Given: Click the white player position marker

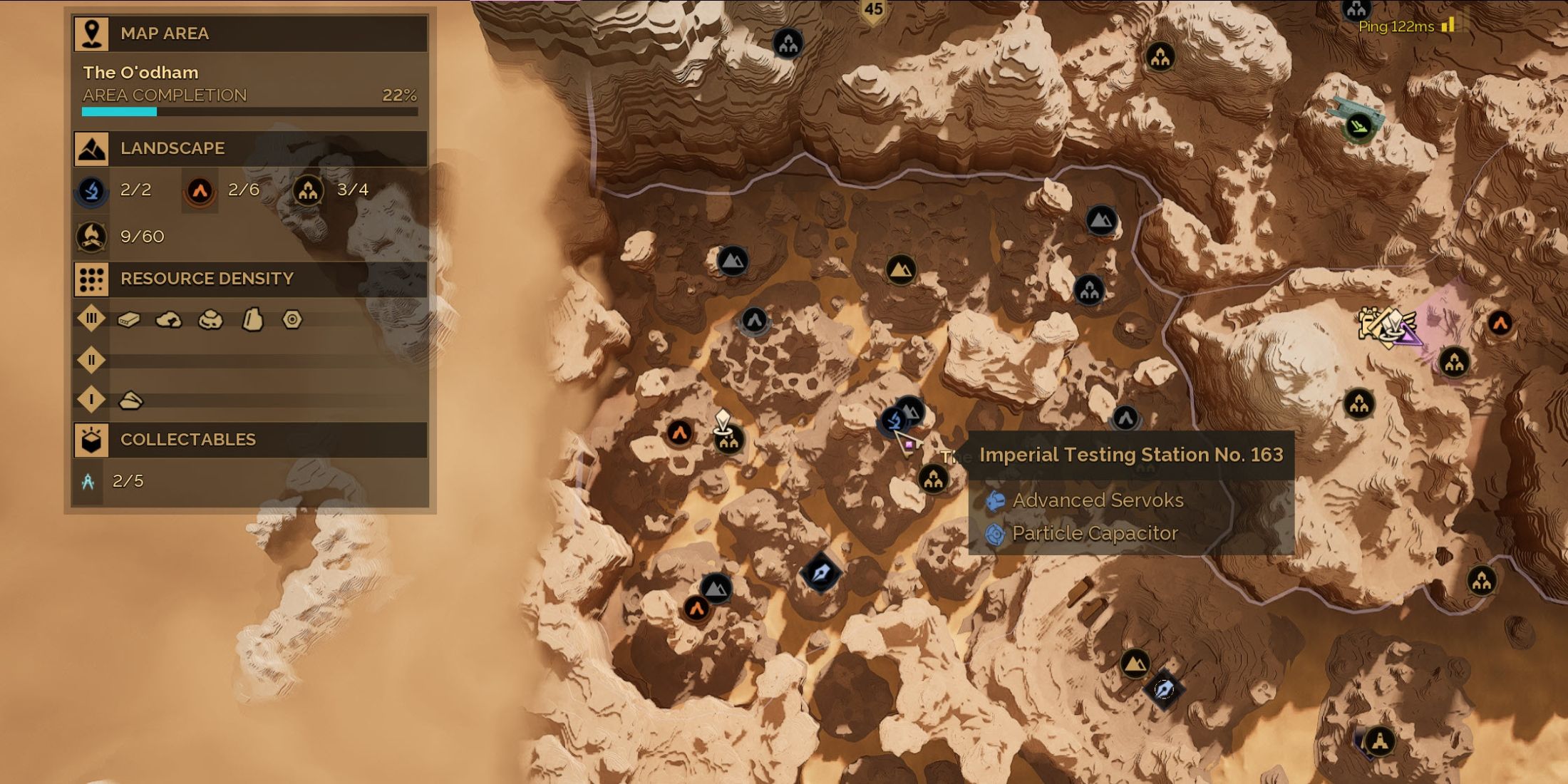Looking at the screenshot, I should point(723,420).
